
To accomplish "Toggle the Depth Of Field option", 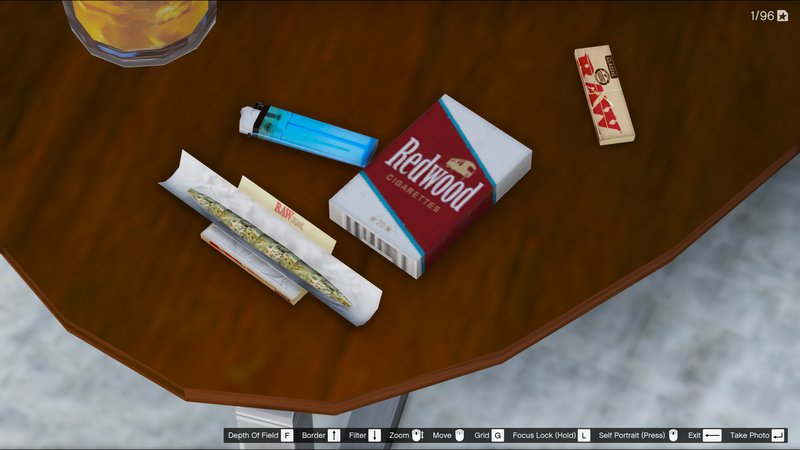I will 259,435.
